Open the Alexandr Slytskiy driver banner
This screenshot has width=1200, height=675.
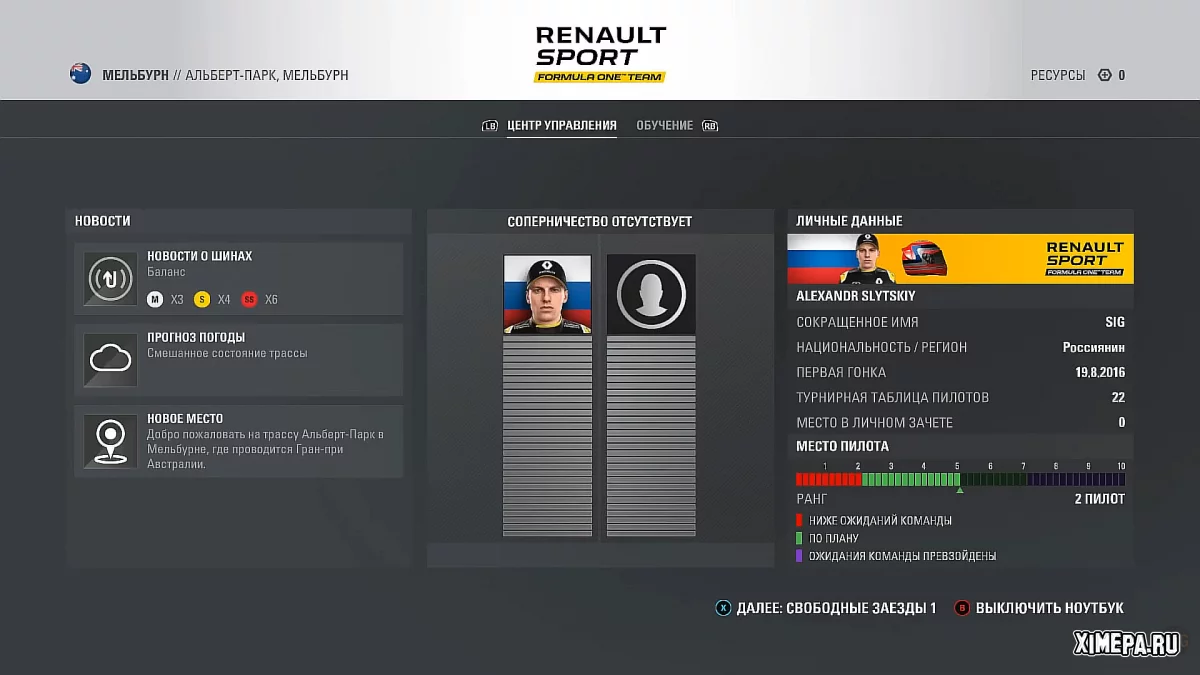point(960,259)
